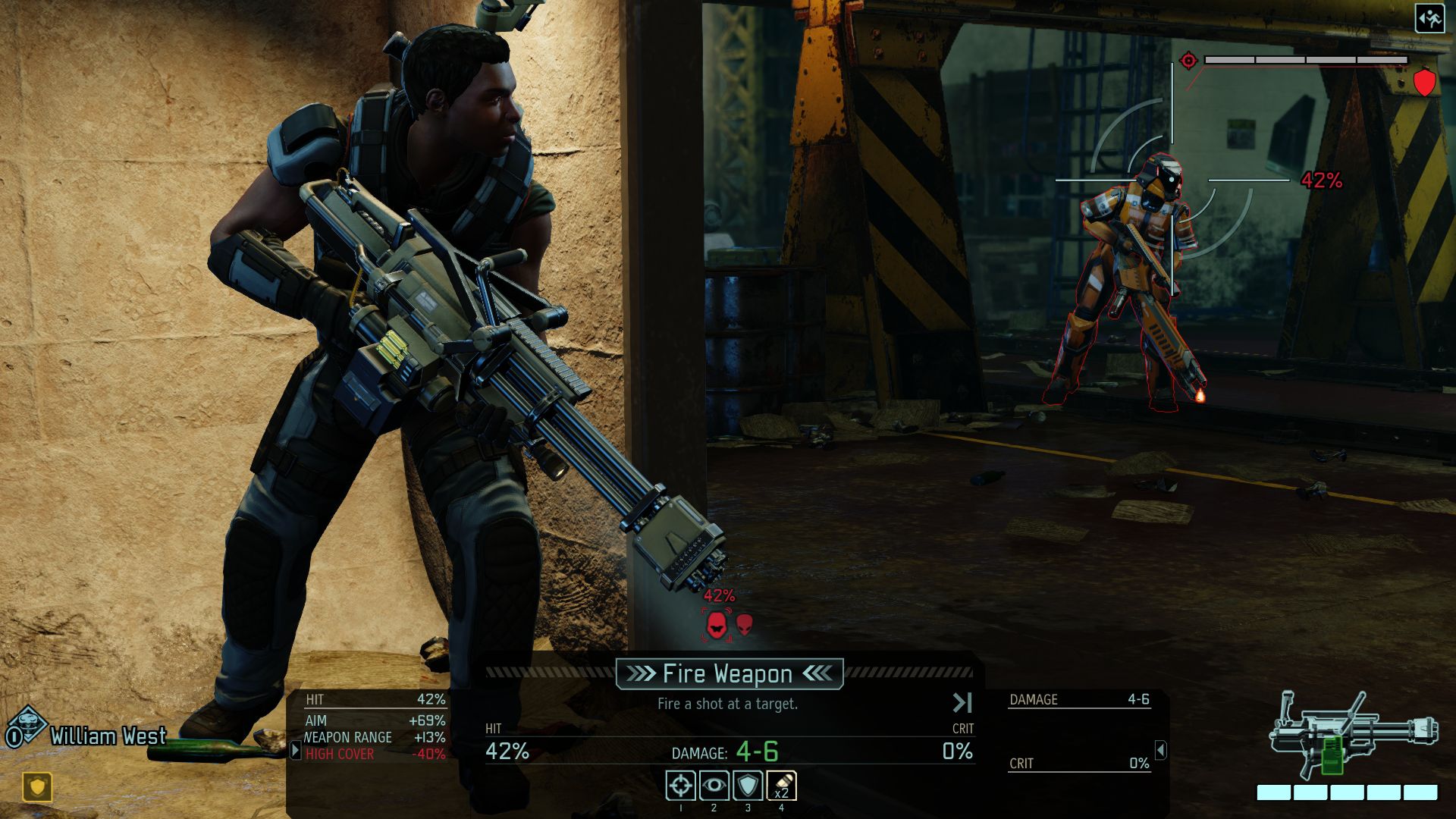Select the crosshair Fire Weapon ability
1456x819 pixels.
click(x=680, y=786)
